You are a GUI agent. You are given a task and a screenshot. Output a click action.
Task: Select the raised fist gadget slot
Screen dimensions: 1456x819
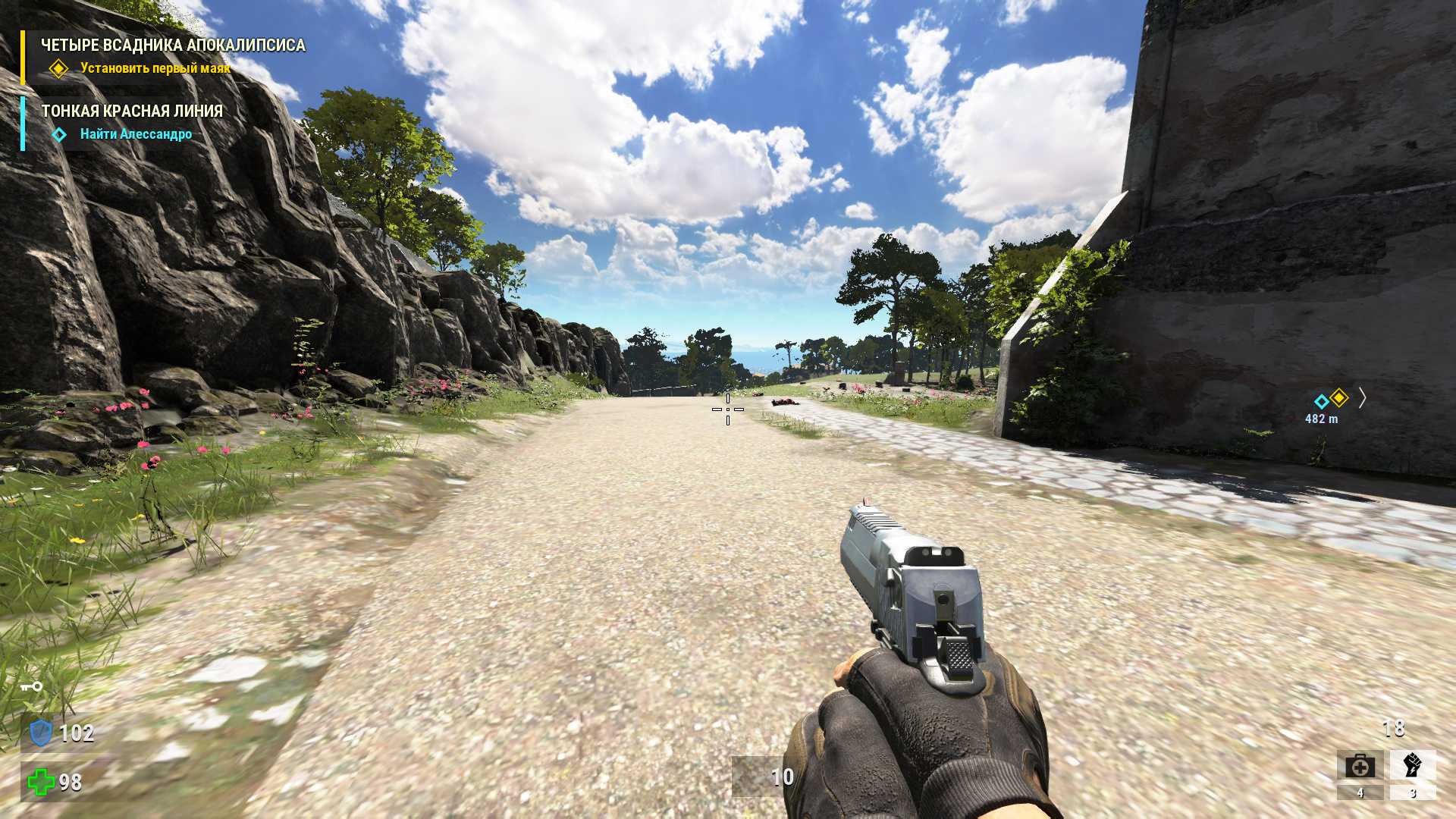[1412, 765]
